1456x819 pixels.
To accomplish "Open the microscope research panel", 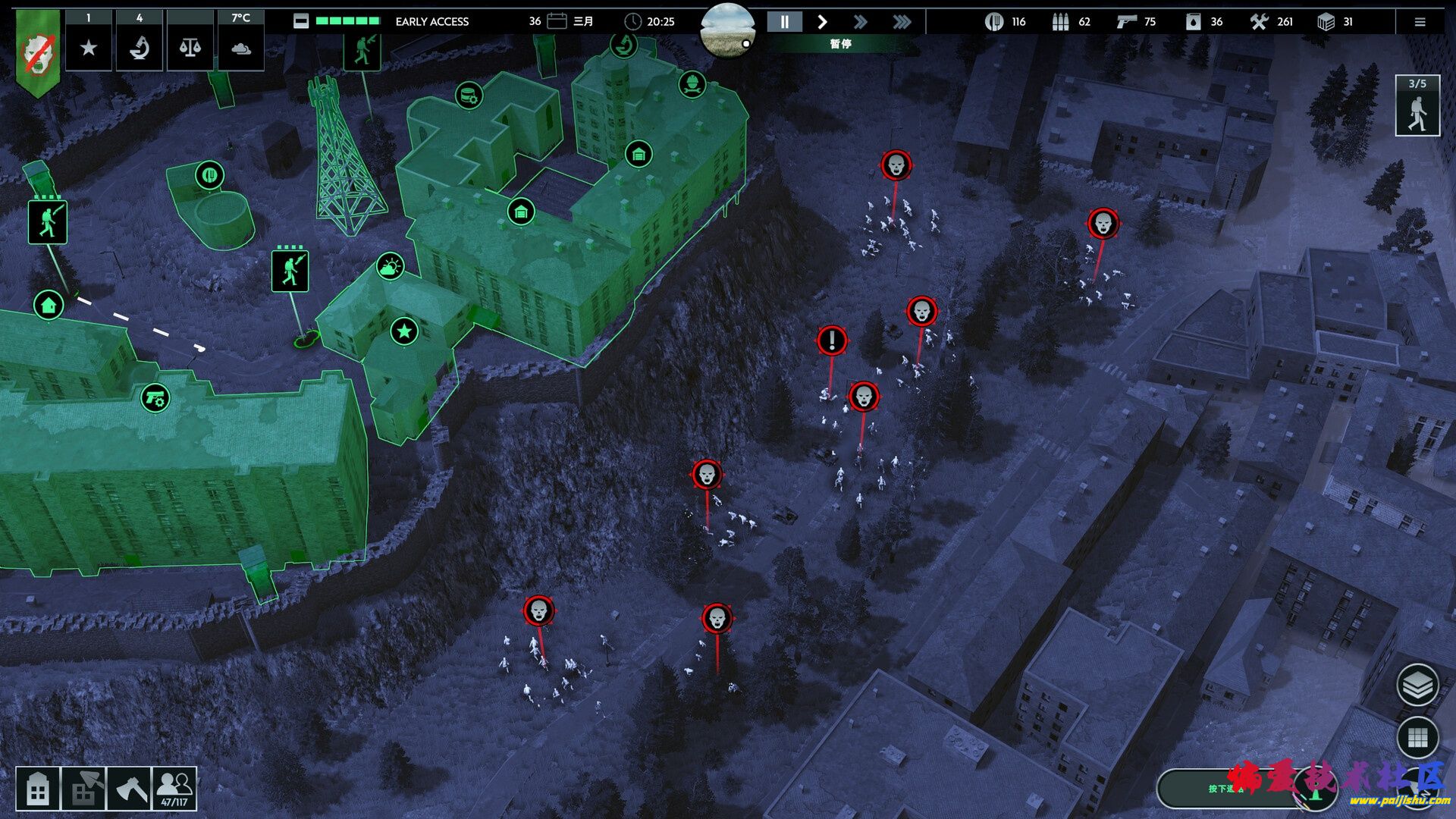I will pos(139,48).
